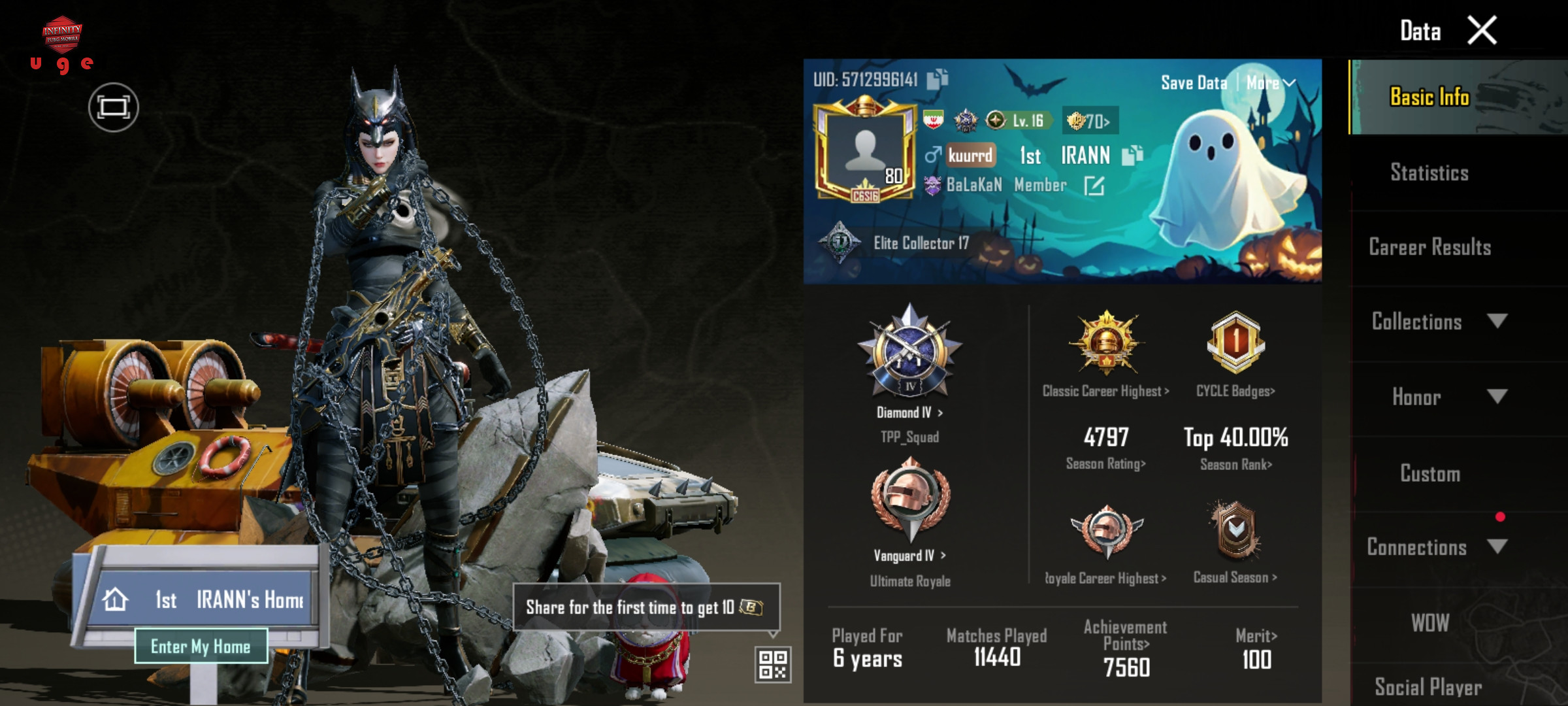Viewport: 1568px width, 706px height.
Task: Expand the Collections section
Action: coord(1437,322)
